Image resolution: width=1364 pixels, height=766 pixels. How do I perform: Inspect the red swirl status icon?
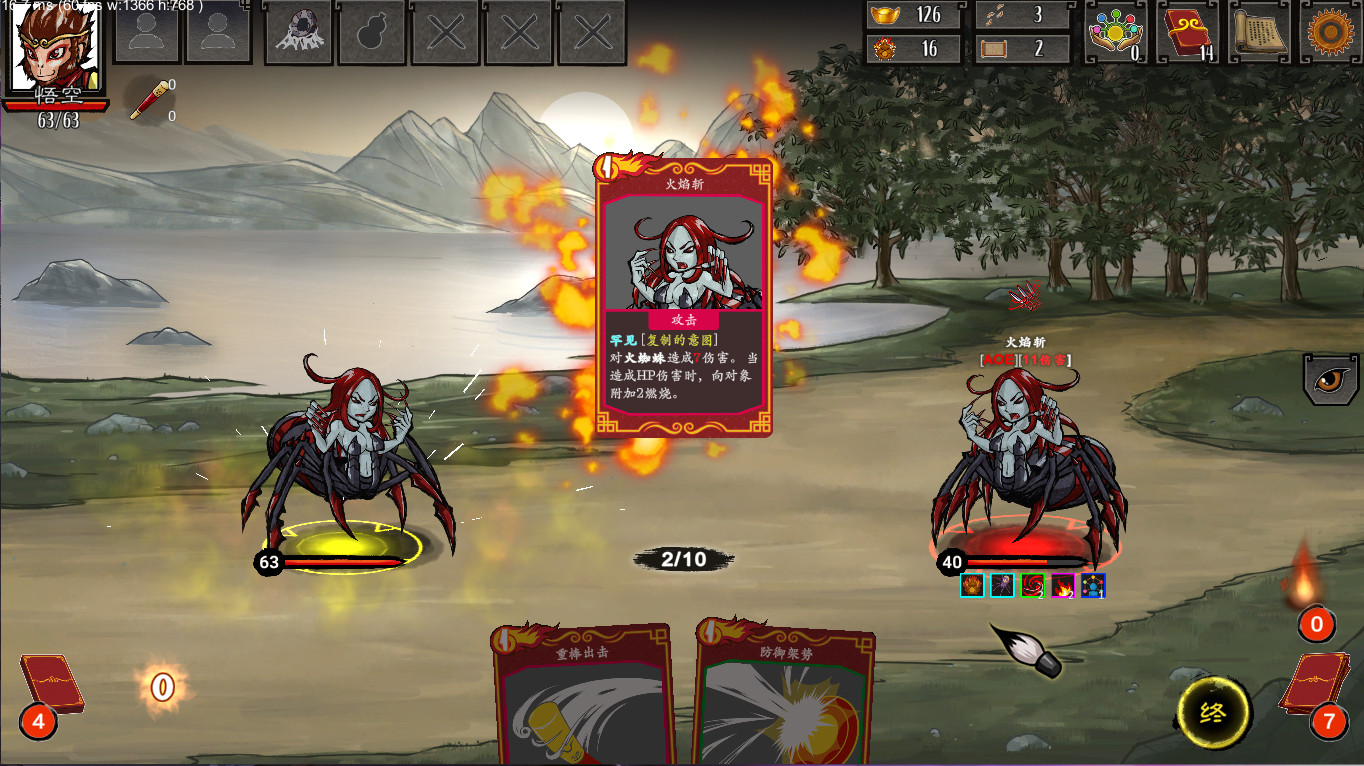pyautogui.click(x=1033, y=586)
